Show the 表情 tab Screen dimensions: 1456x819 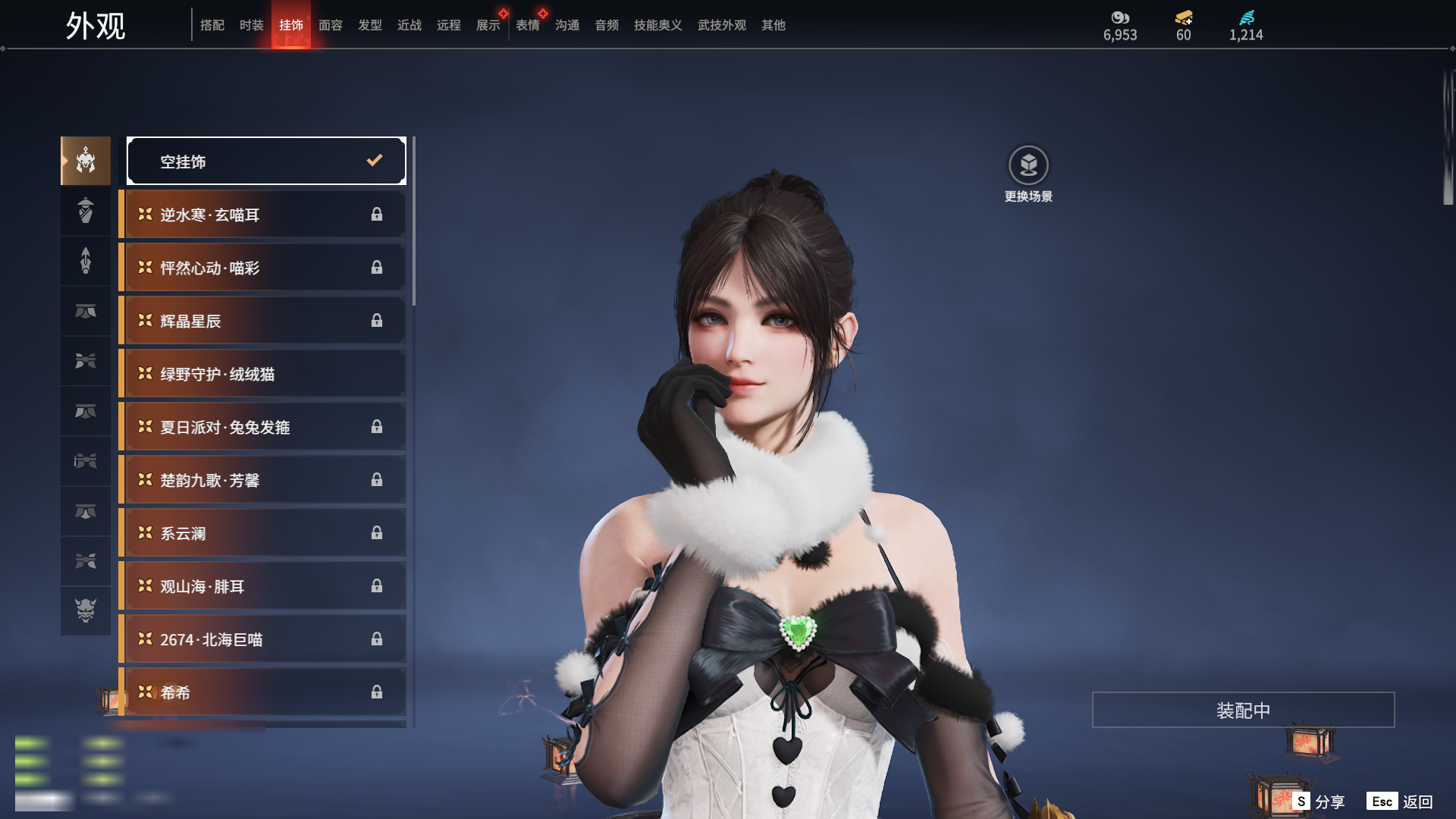[527, 25]
